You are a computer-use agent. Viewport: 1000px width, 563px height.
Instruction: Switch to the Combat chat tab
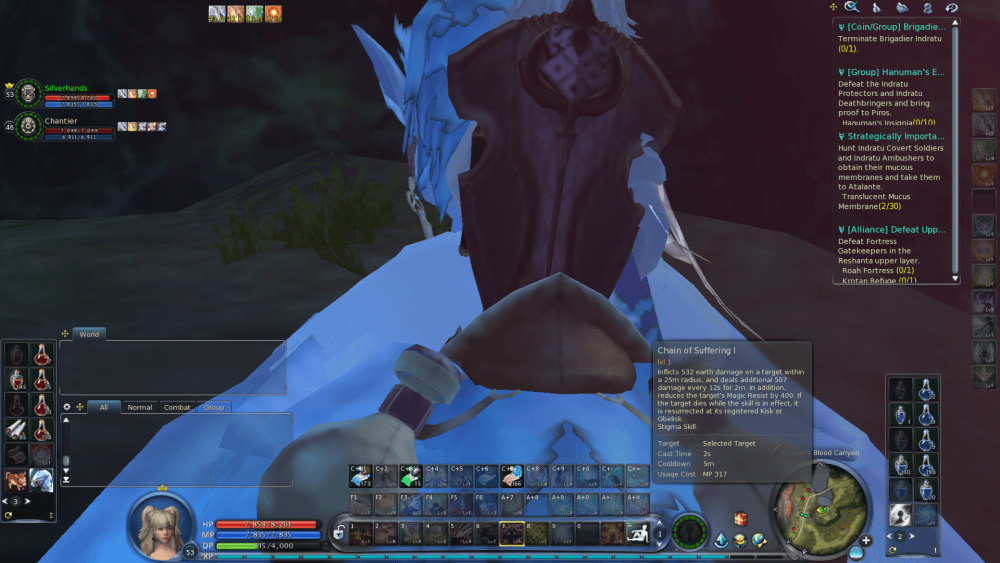click(177, 407)
